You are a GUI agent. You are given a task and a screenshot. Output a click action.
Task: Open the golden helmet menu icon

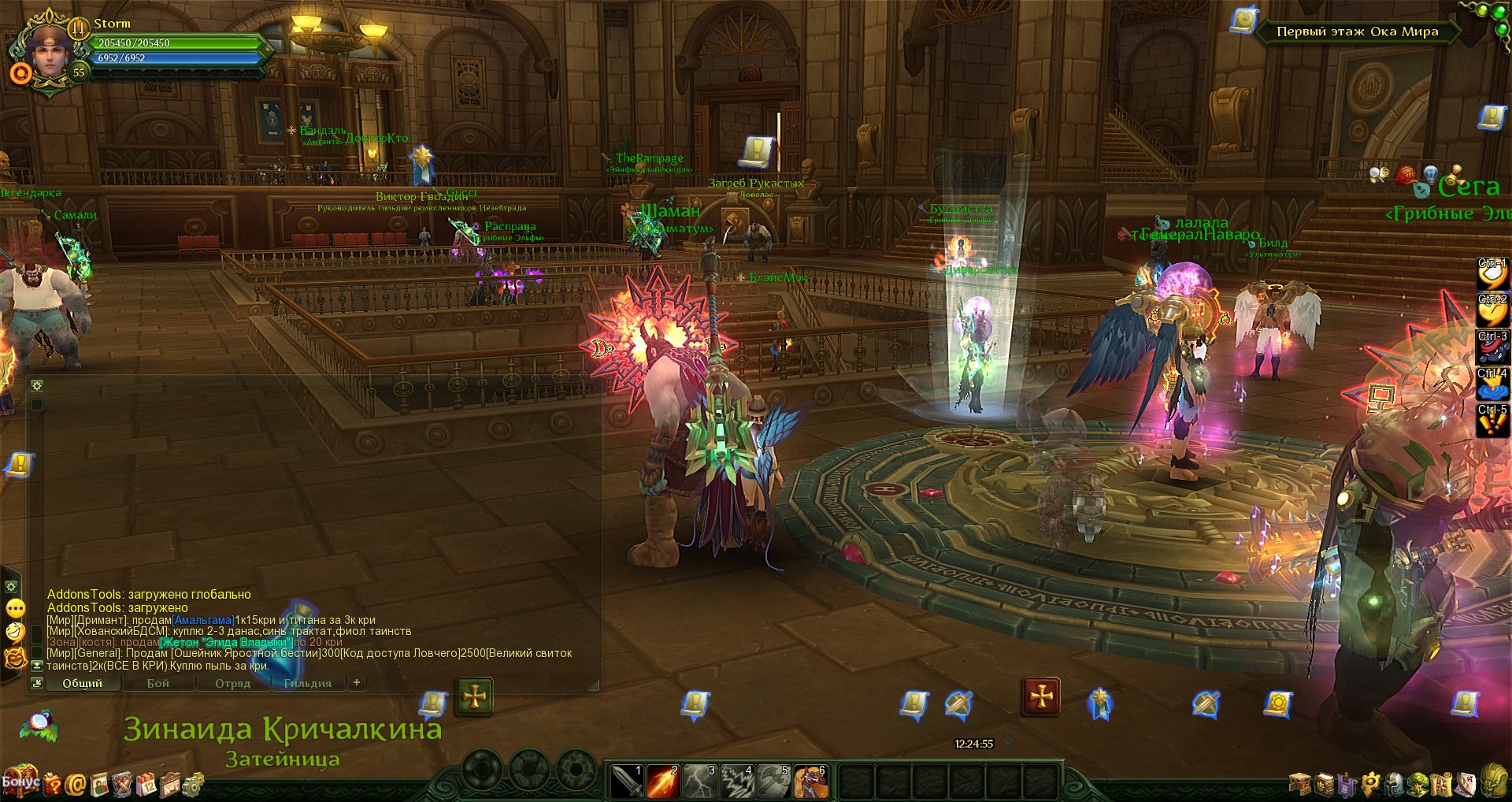1492,782
